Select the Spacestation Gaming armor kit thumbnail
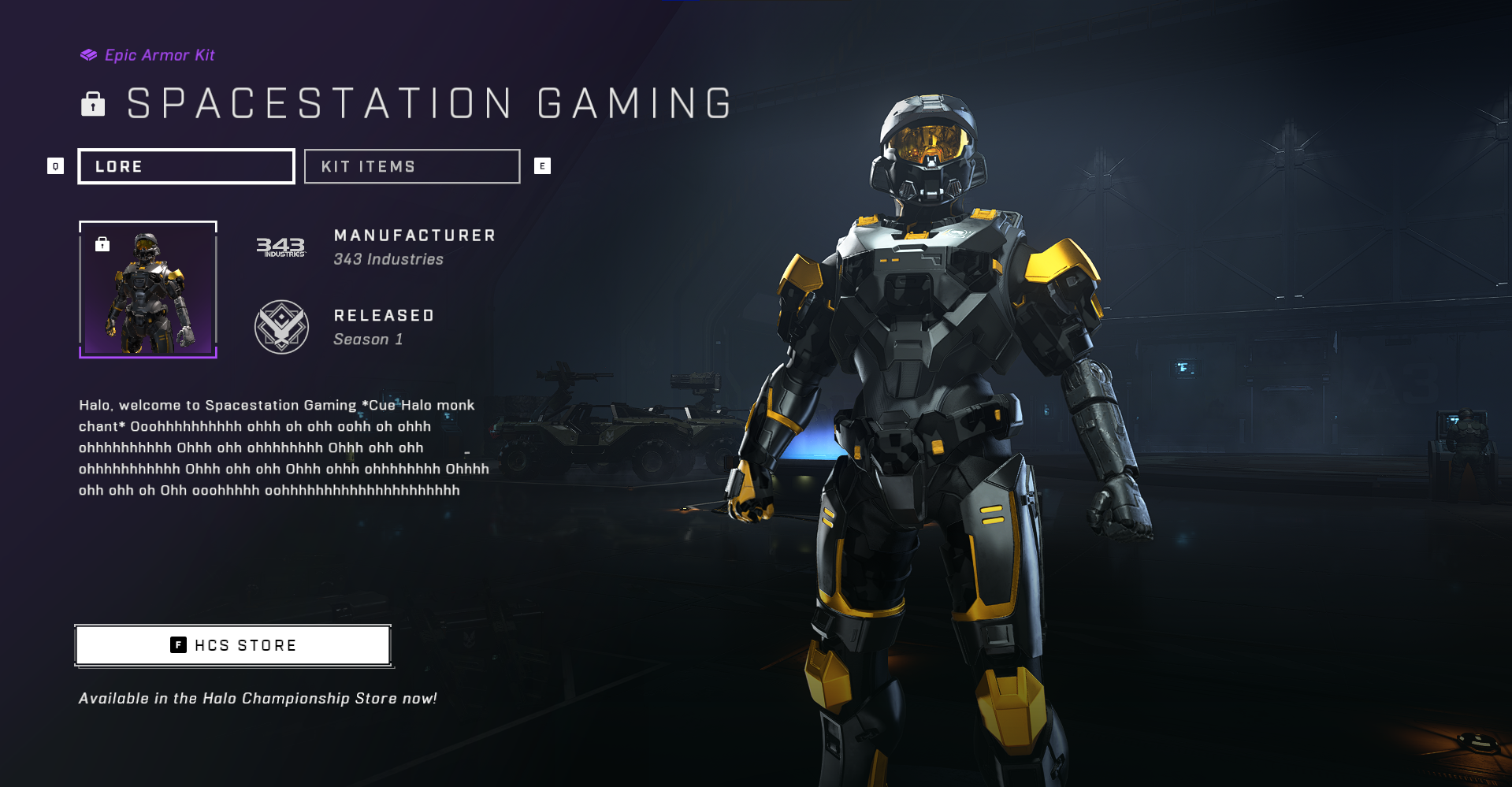 click(147, 291)
